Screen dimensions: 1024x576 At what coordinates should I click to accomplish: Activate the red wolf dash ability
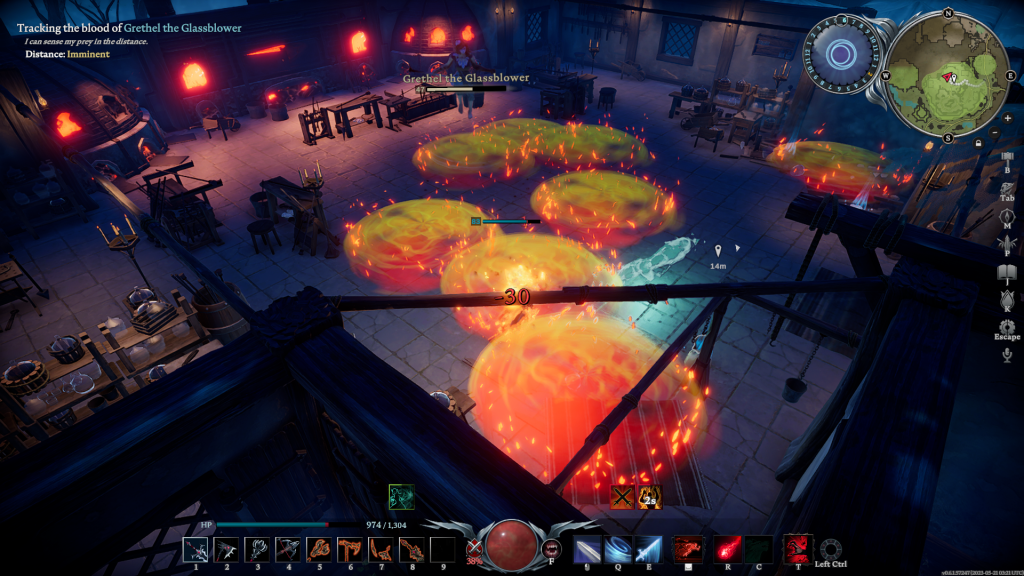click(x=687, y=549)
